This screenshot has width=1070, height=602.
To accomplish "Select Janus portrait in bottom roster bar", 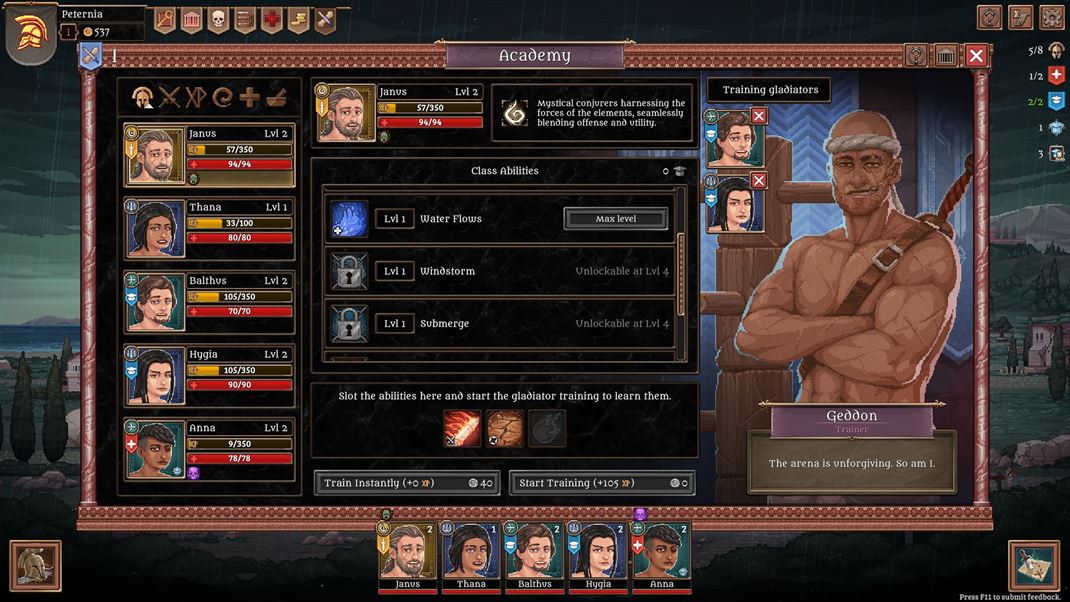I will (x=407, y=553).
